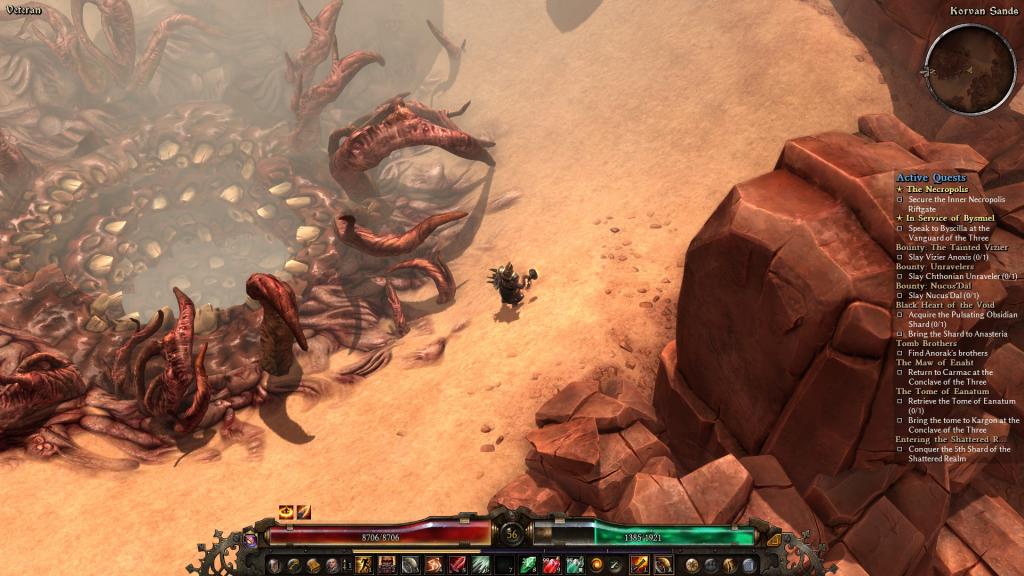Select the left mouse attack skill slot
Screen dimensions: 1024x576
point(639,565)
